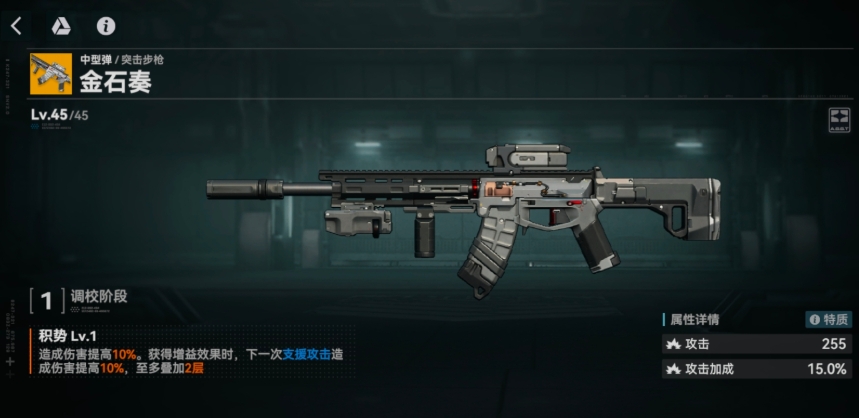Open the 特质 traits button
This screenshot has width=859, height=418.
(x=829, y=320)
